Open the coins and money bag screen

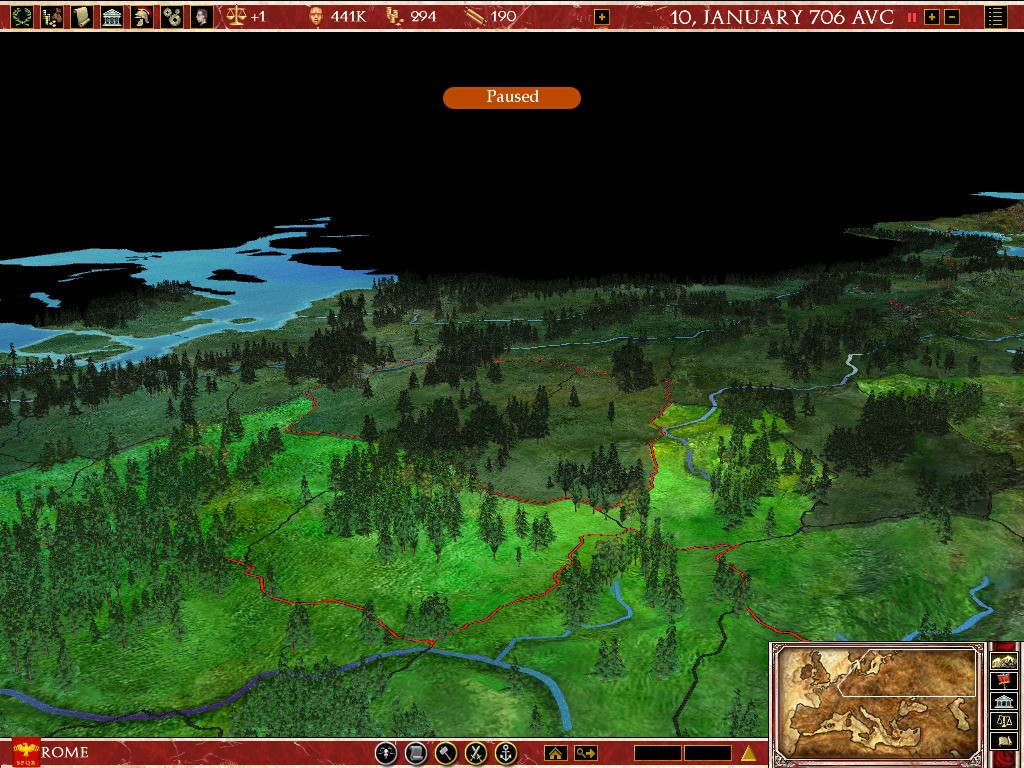pos(51,16)
